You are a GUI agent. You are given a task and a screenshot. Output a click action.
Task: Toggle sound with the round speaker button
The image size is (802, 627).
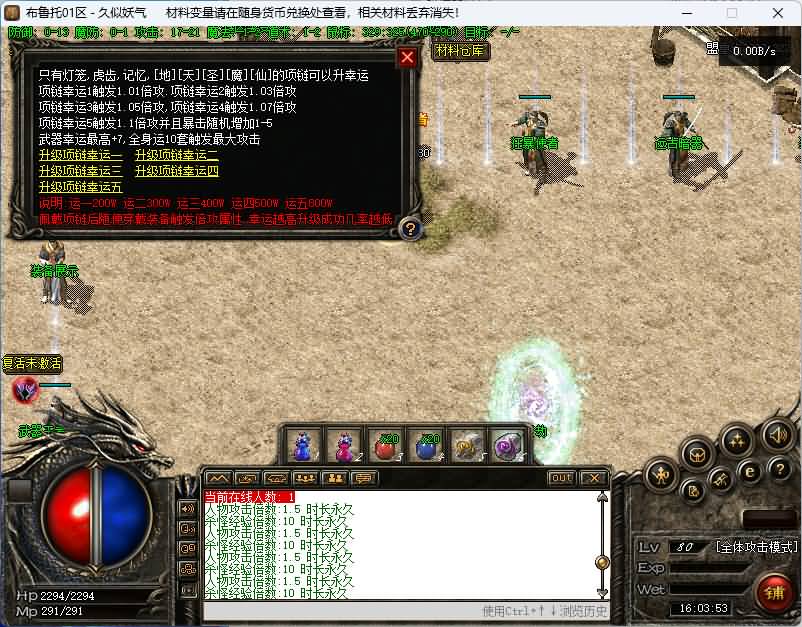click(777, 435)
